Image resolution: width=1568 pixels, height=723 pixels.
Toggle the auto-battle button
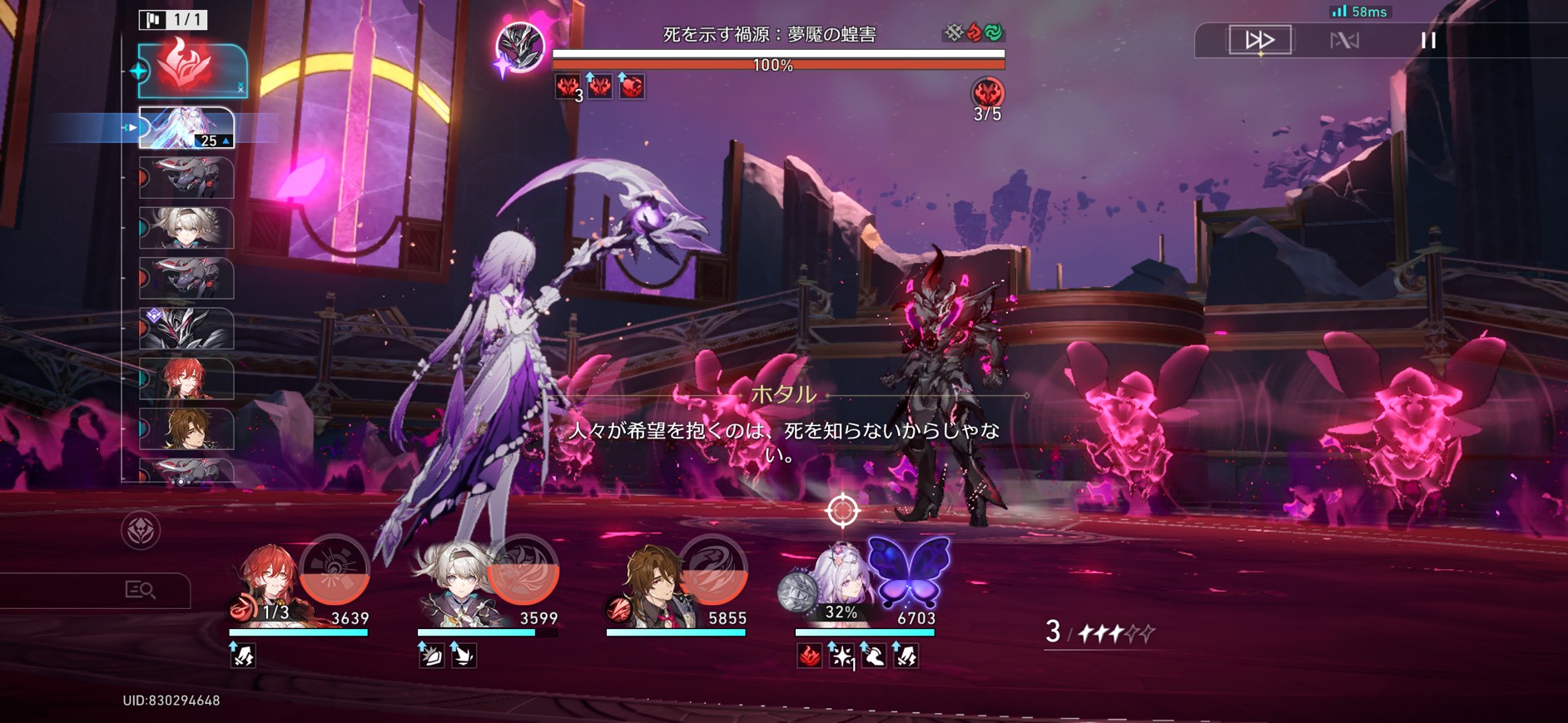click(x=1344, y=40)
